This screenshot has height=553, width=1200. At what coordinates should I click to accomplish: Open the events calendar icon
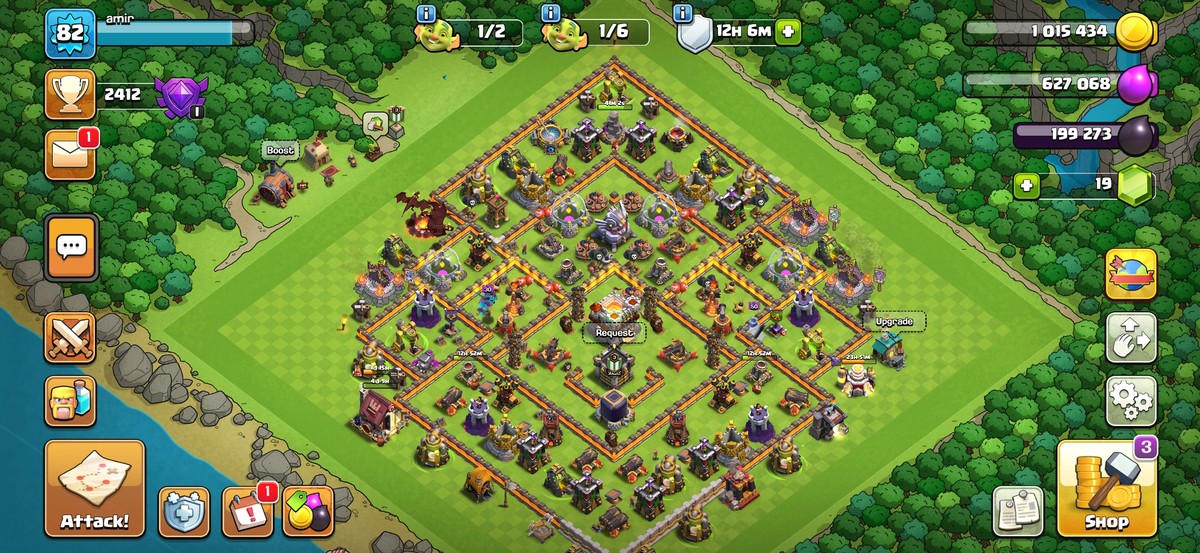(x=246, y=512)
